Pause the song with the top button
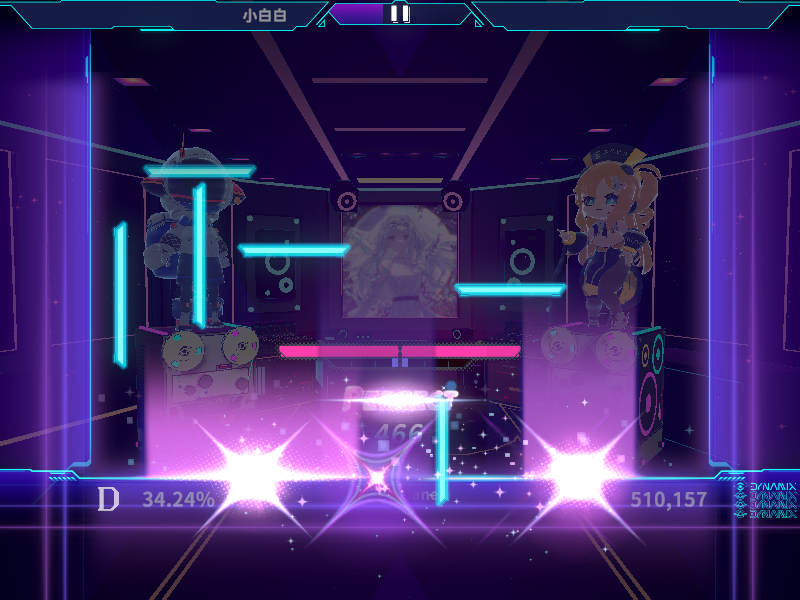 tap(399, 13)
